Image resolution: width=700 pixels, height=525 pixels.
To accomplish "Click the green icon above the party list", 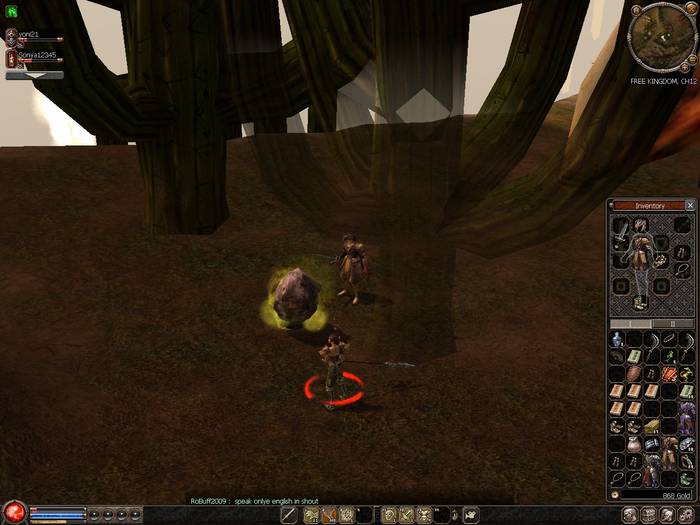I will (12, 12).
